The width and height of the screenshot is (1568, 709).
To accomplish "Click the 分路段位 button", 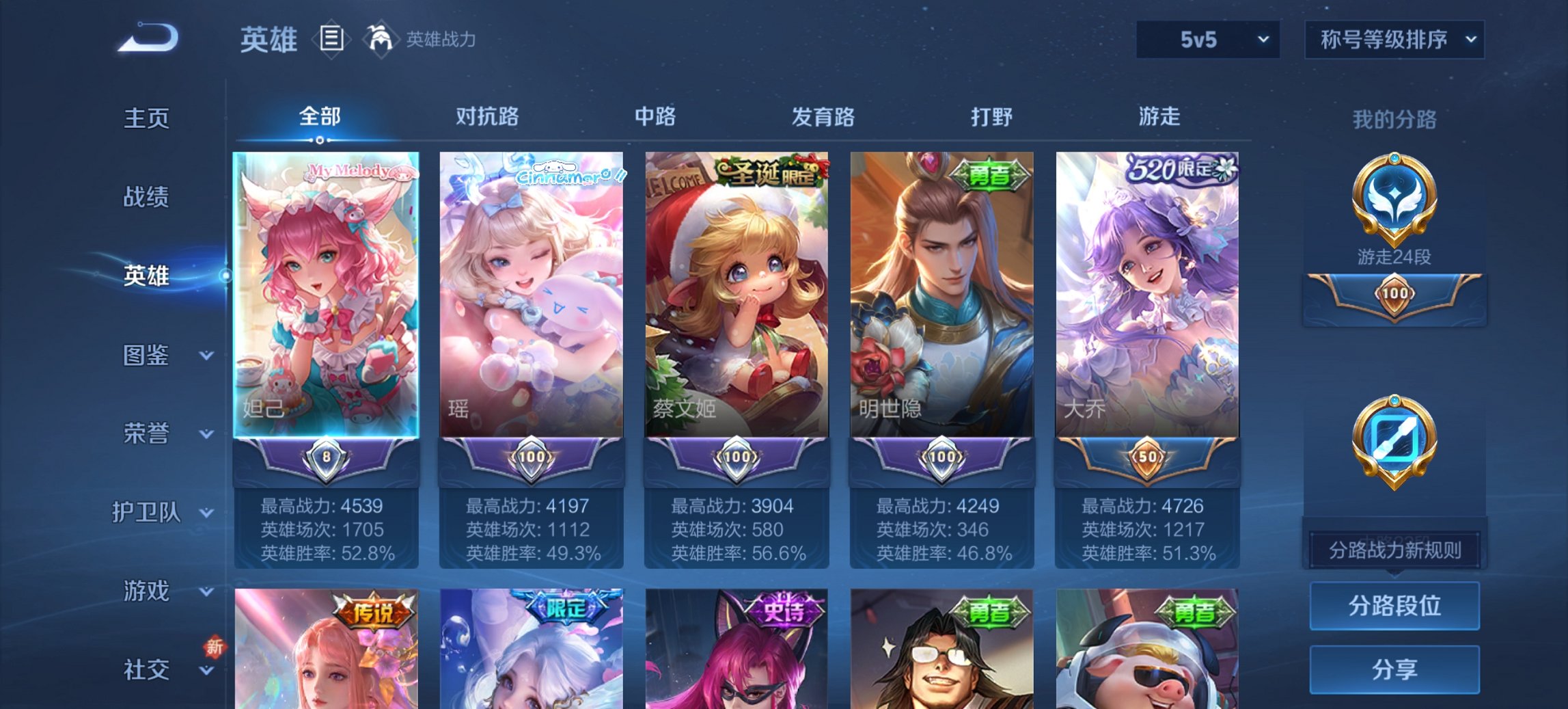I will [1394, 606].
